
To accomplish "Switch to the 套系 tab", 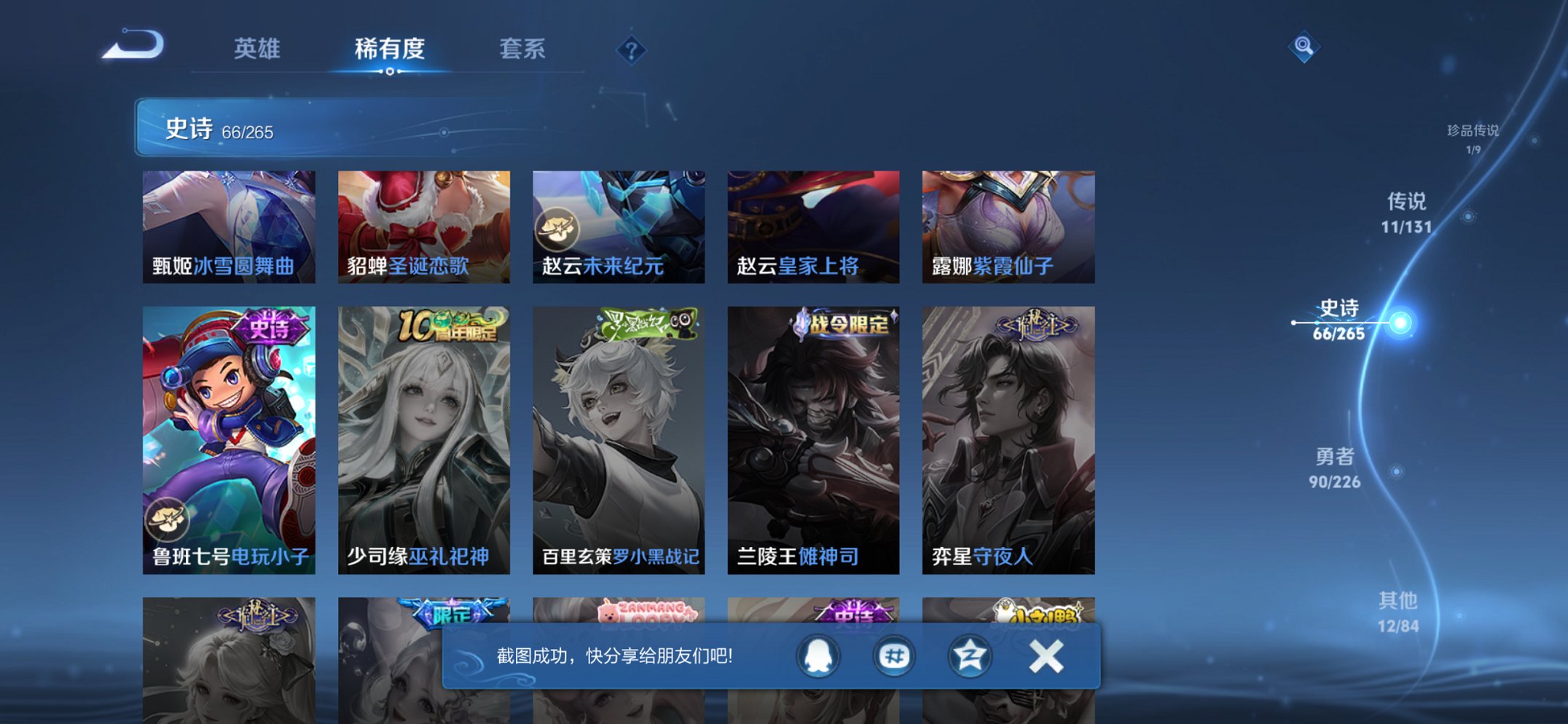I will 522,50.
